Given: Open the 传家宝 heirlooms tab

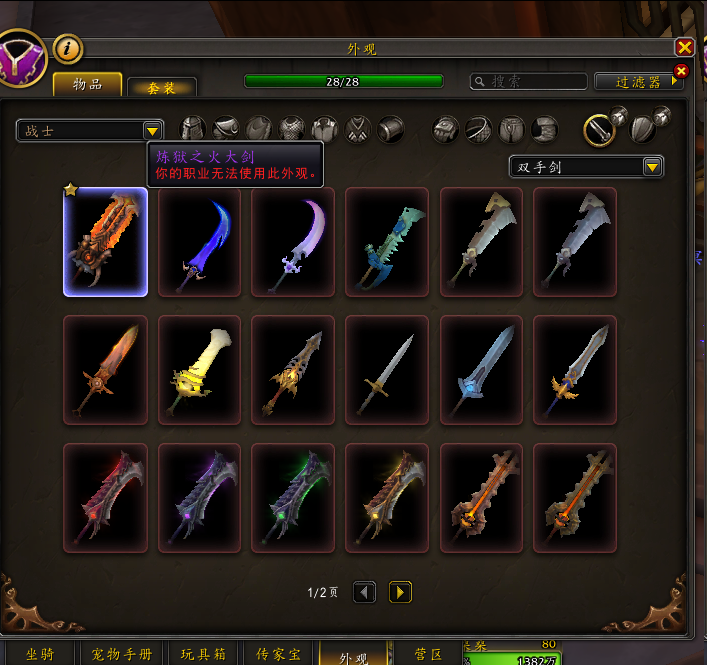Looking at the screenshot, I should point(278,655).
